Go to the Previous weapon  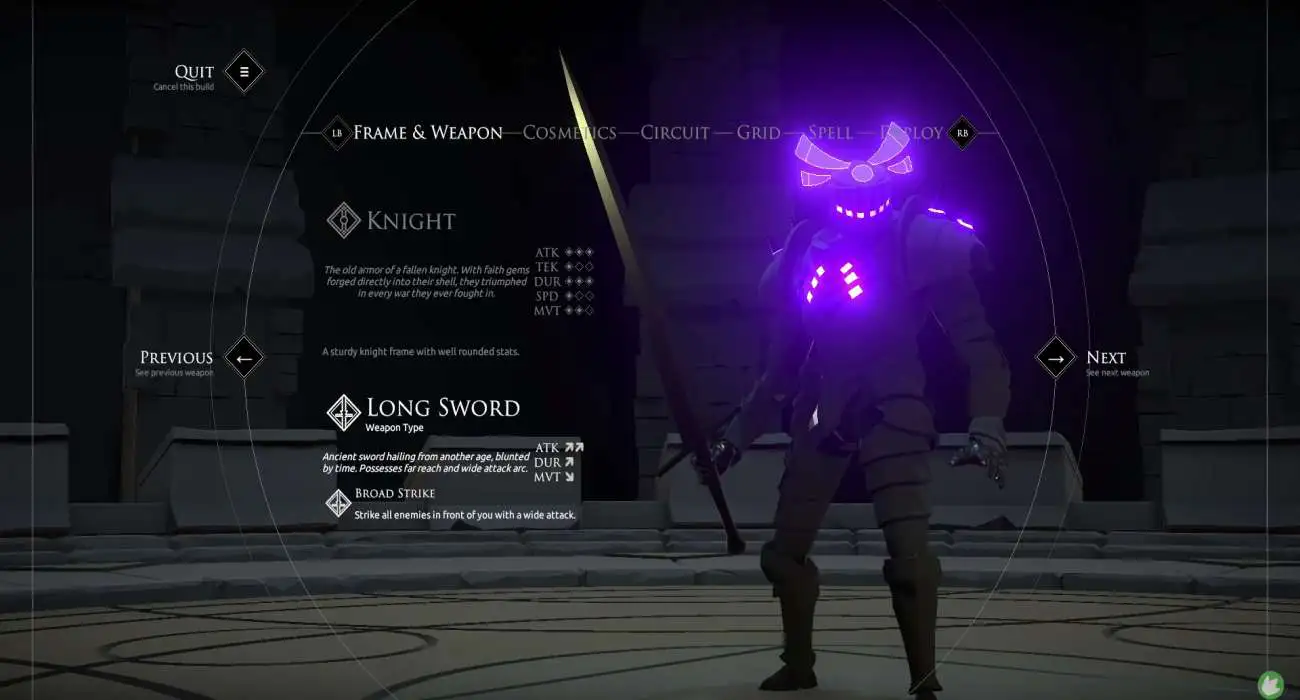244,357
